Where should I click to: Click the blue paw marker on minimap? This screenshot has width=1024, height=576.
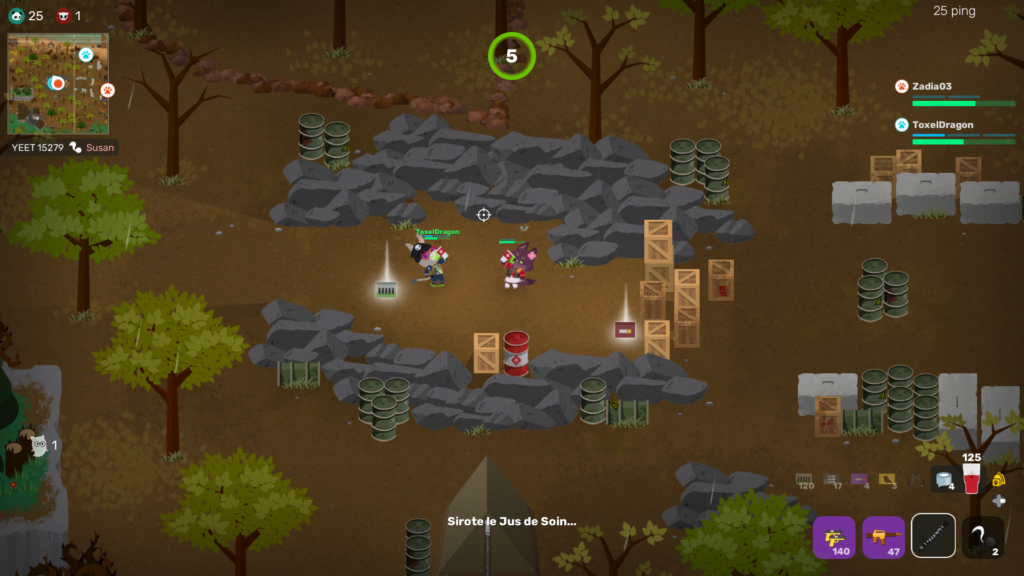86,54
